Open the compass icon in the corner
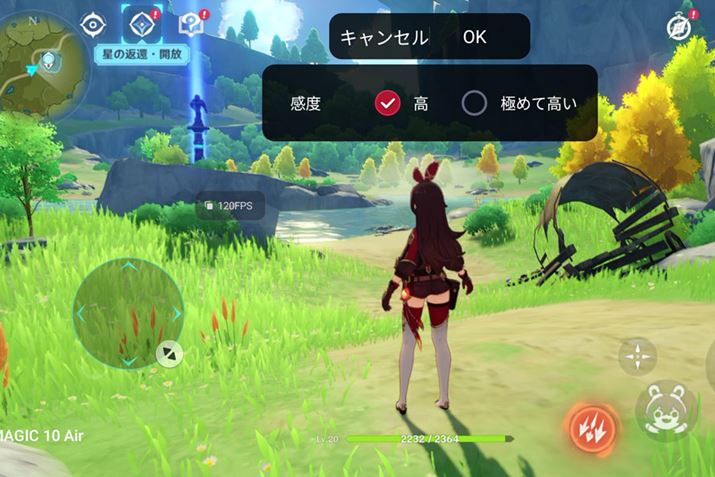 pos(681,27)
